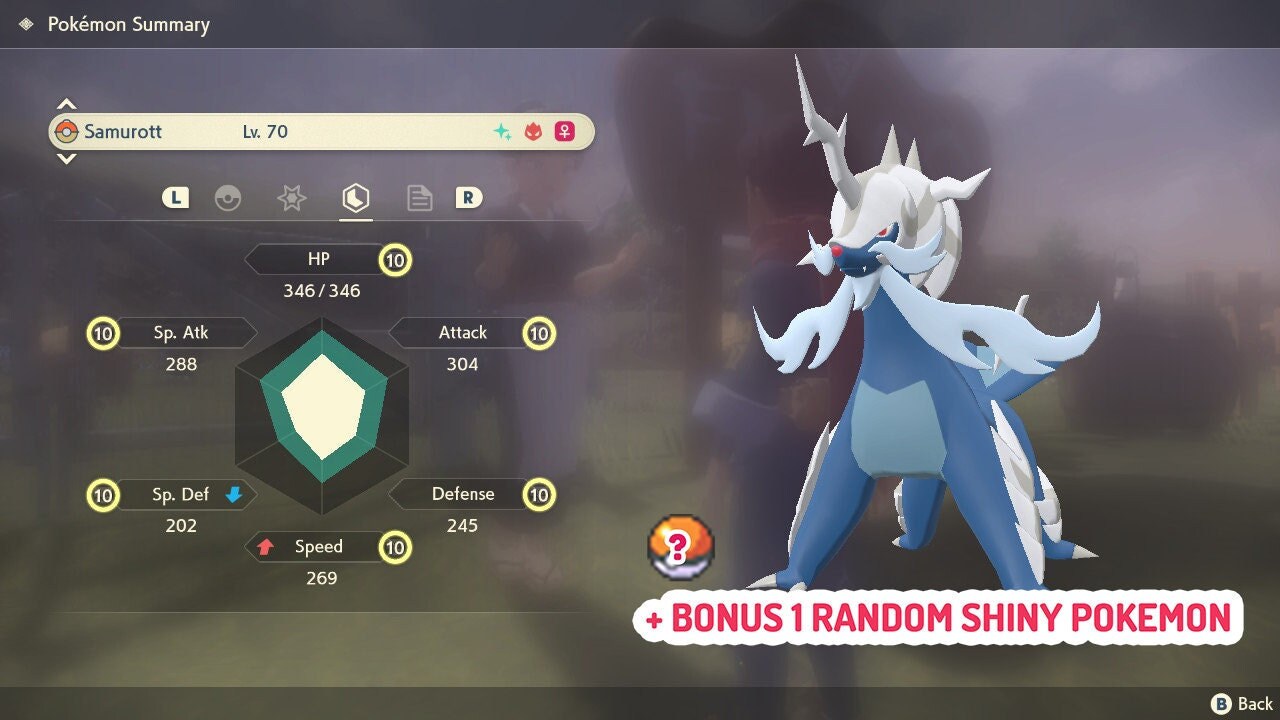1280x720 pixels.
Task: Click the yellow 10 badge beside HP
Action: point(395,259)
